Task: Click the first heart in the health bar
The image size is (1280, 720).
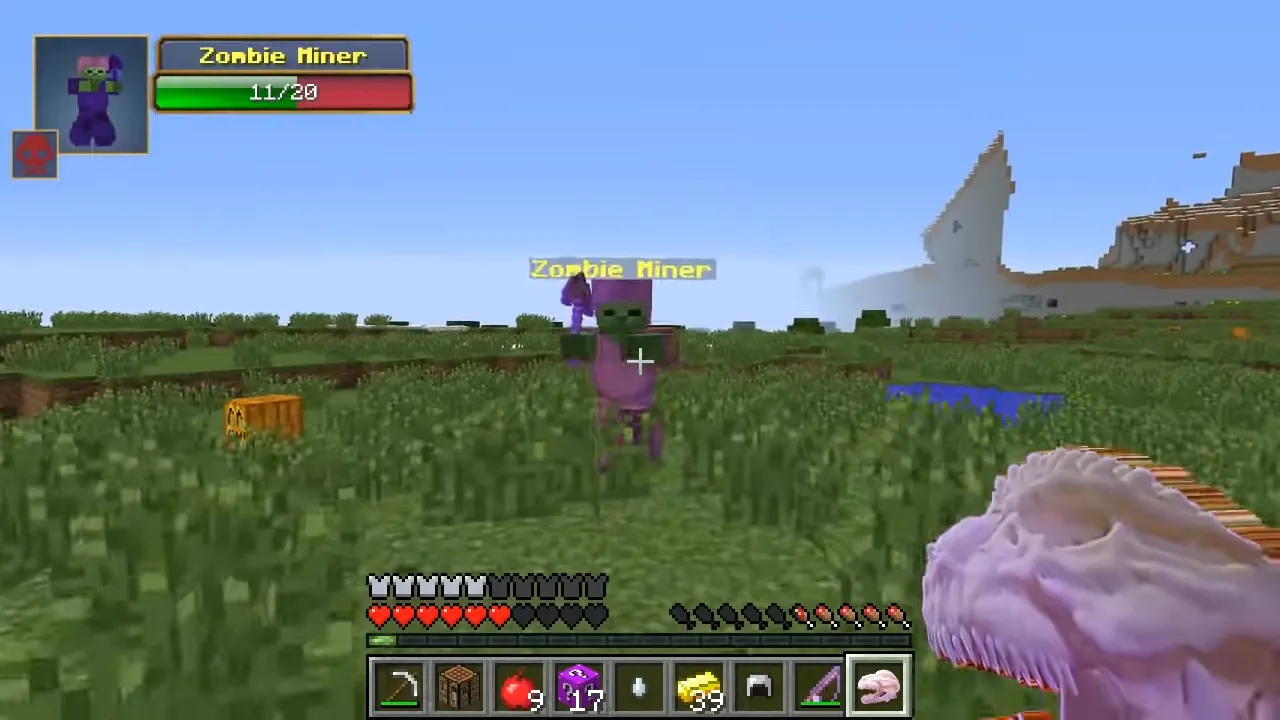Action: pos(380,617)
